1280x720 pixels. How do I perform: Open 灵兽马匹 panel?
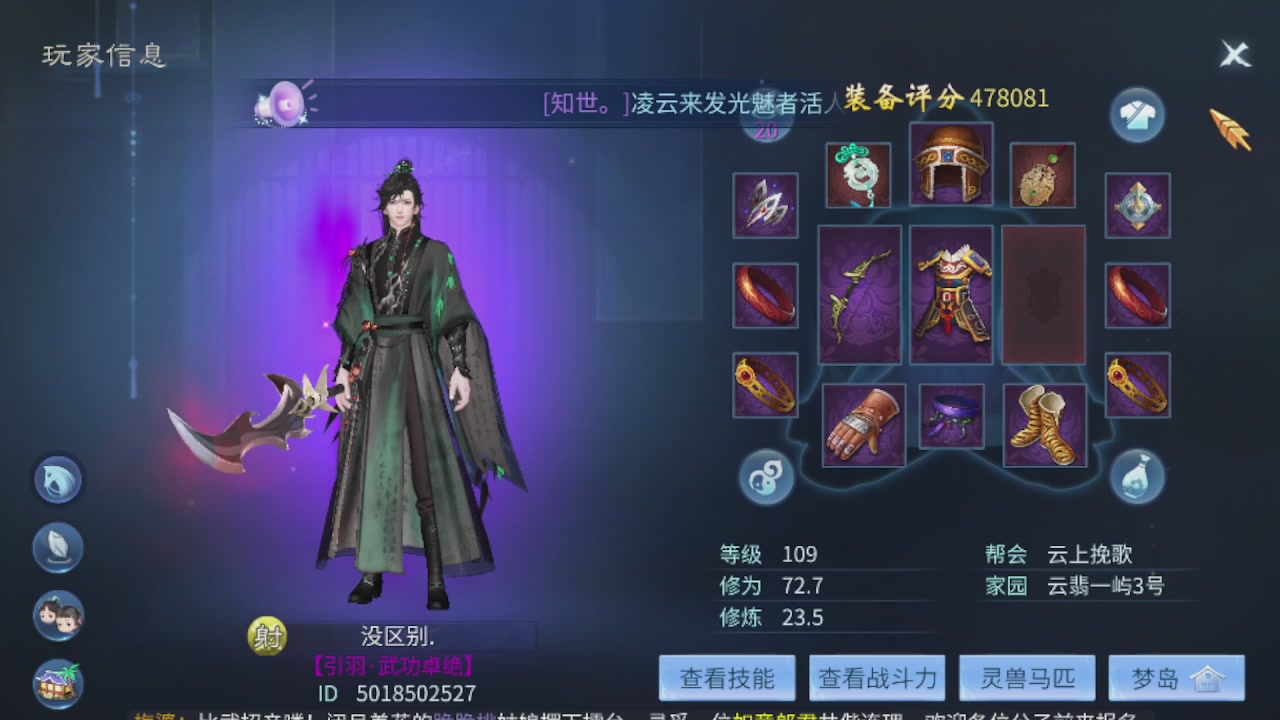pos(1026,677)
